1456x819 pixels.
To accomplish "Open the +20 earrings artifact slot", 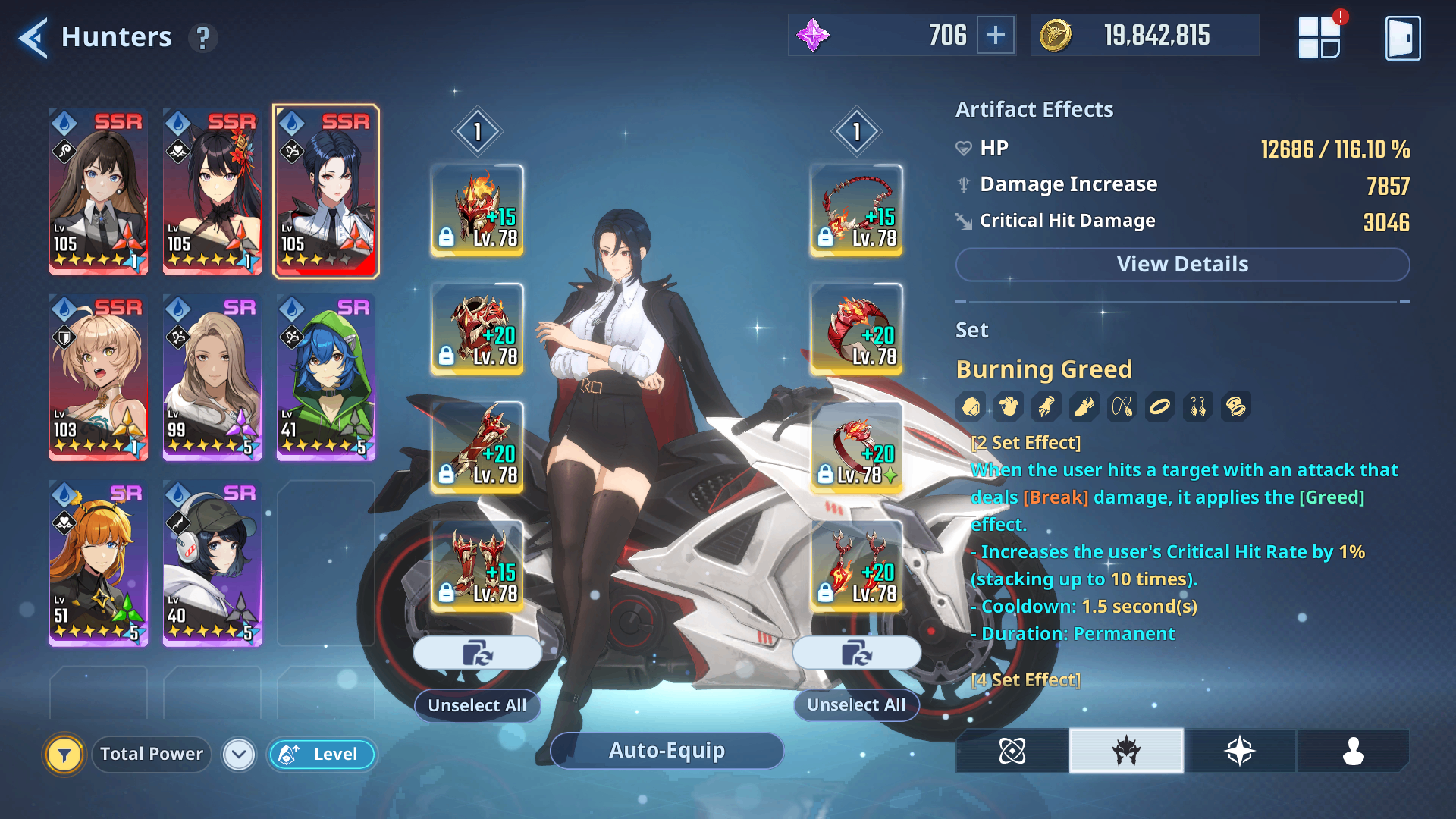I will tap(856, 566).
